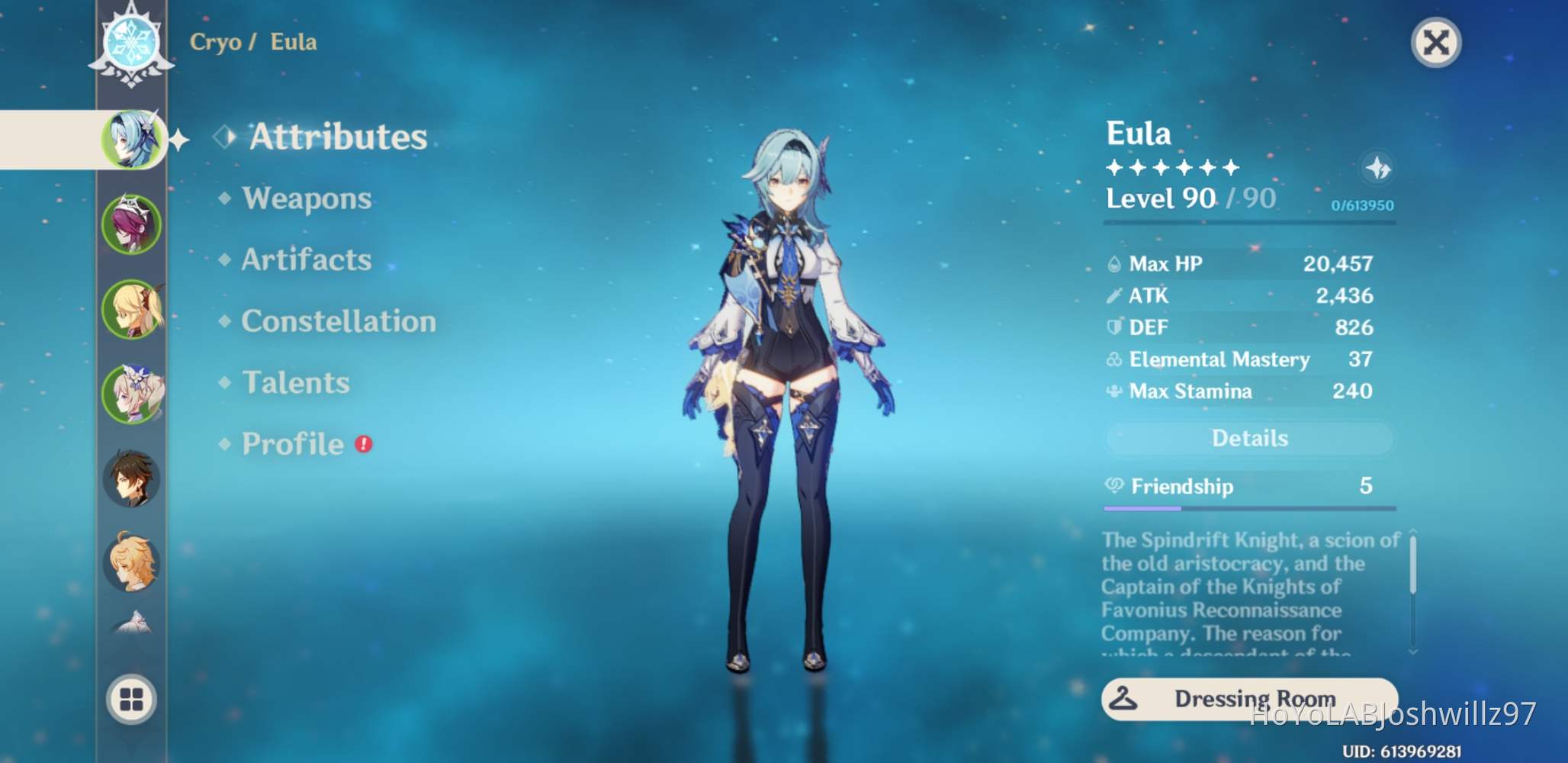The height and width of the screenshot is (763, 1568).
Task: View Eula's Talents section
Action: pyautogui.click(x=294, y=382)
